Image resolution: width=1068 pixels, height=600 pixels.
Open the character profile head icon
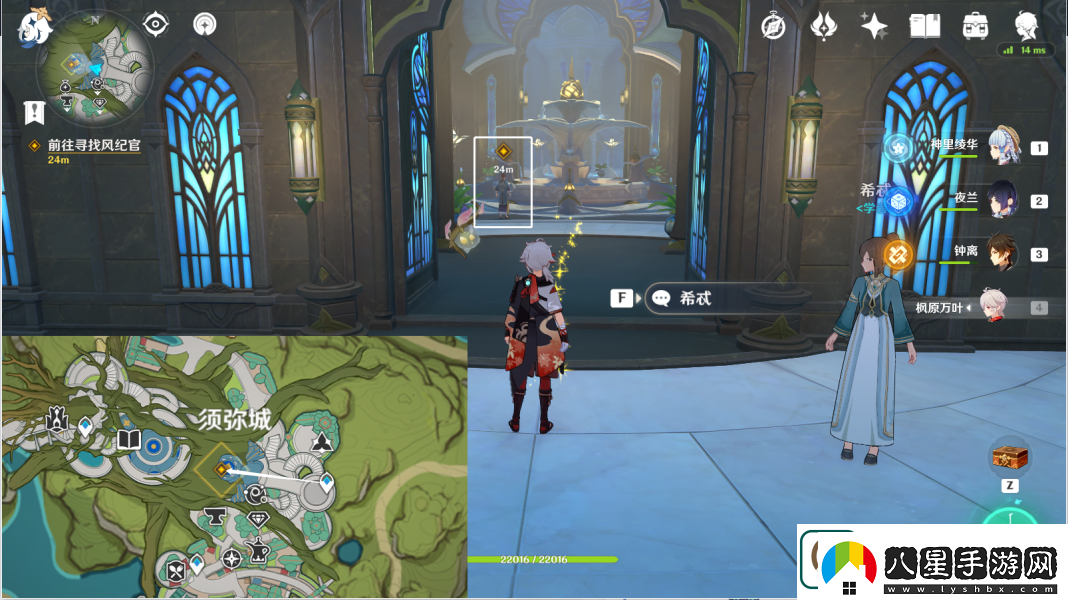pyautogui.click(x=1026, y=26)
